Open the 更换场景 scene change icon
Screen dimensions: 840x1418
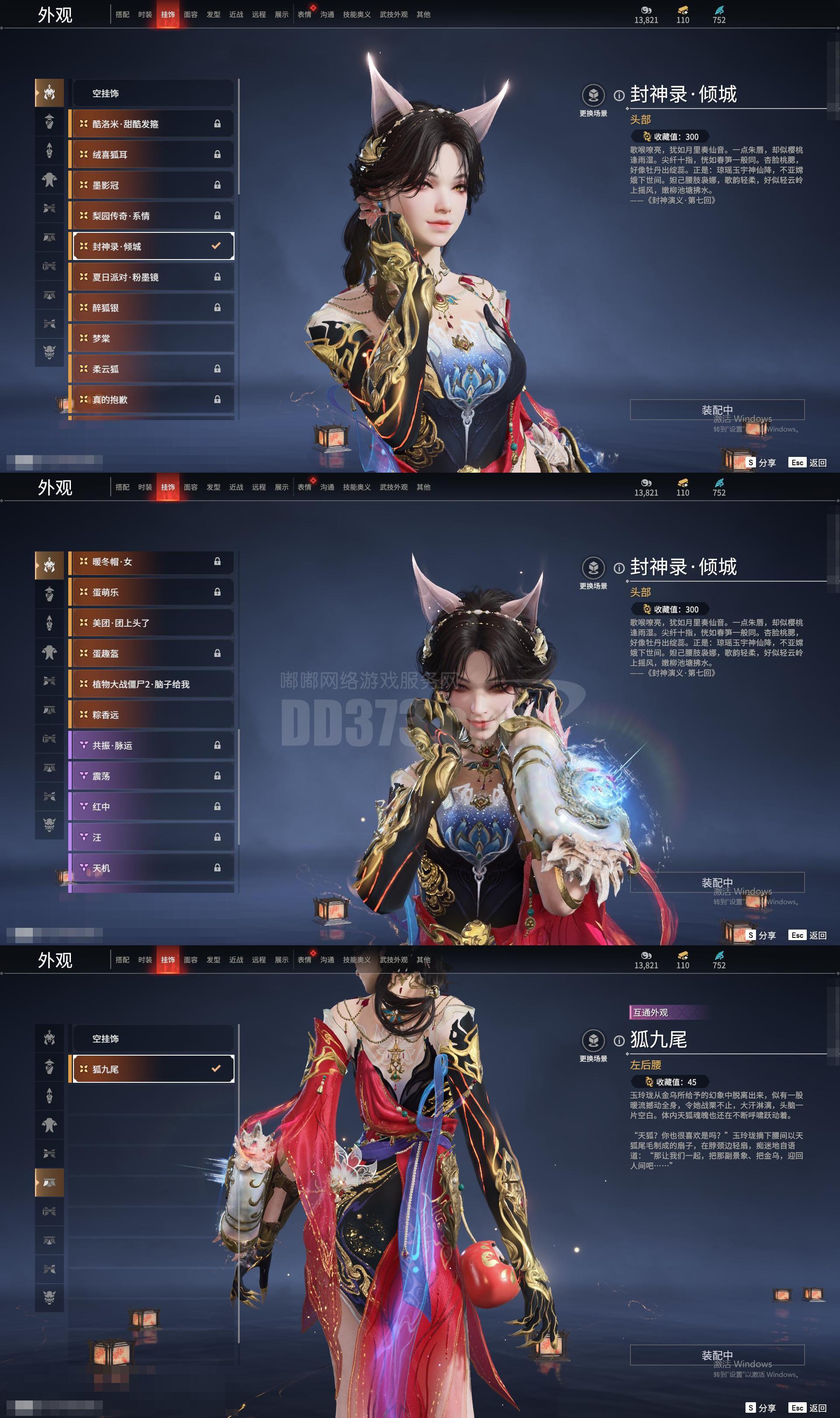(594, 95)
